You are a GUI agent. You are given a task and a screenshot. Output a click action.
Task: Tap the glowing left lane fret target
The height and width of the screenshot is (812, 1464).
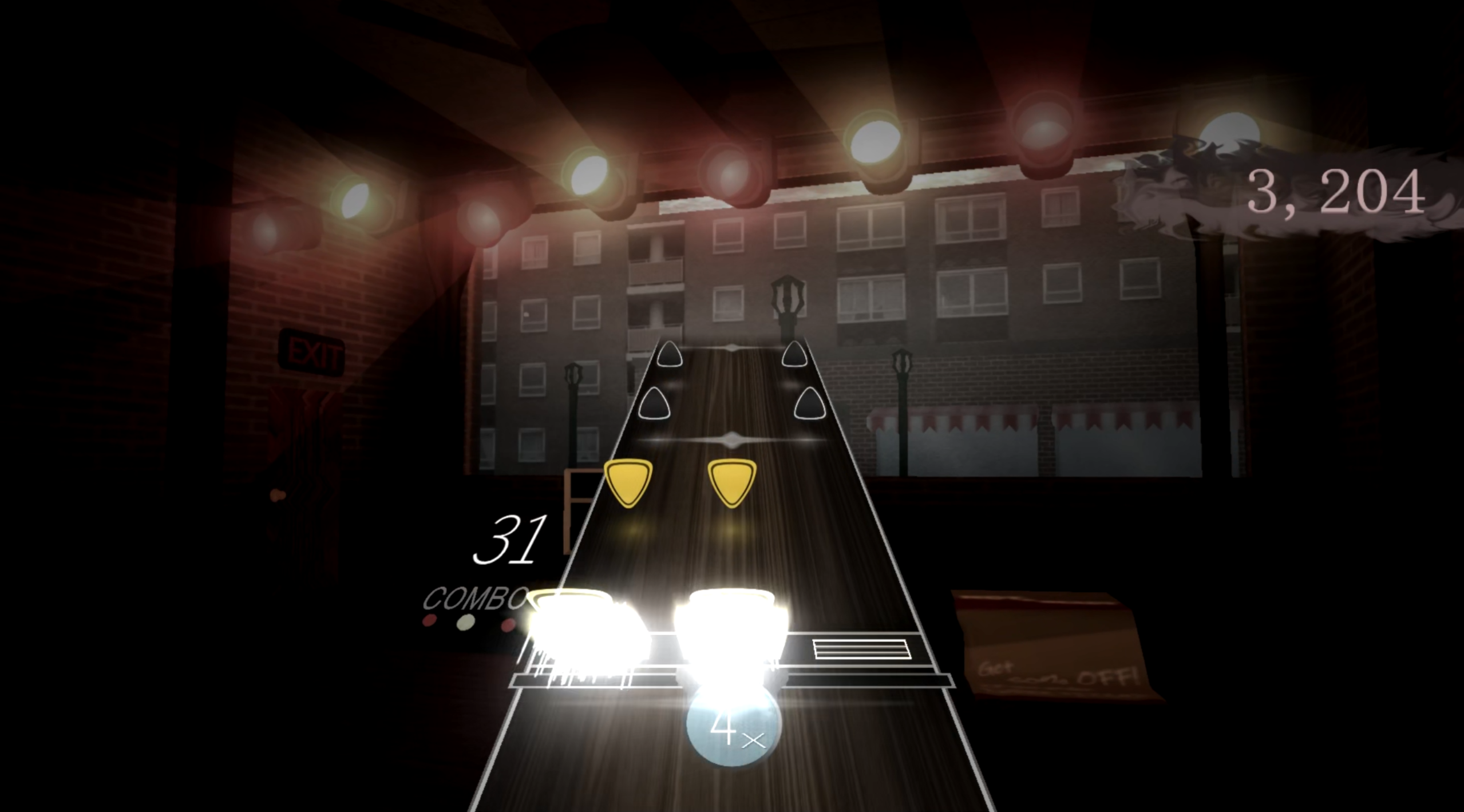(587, 636)
